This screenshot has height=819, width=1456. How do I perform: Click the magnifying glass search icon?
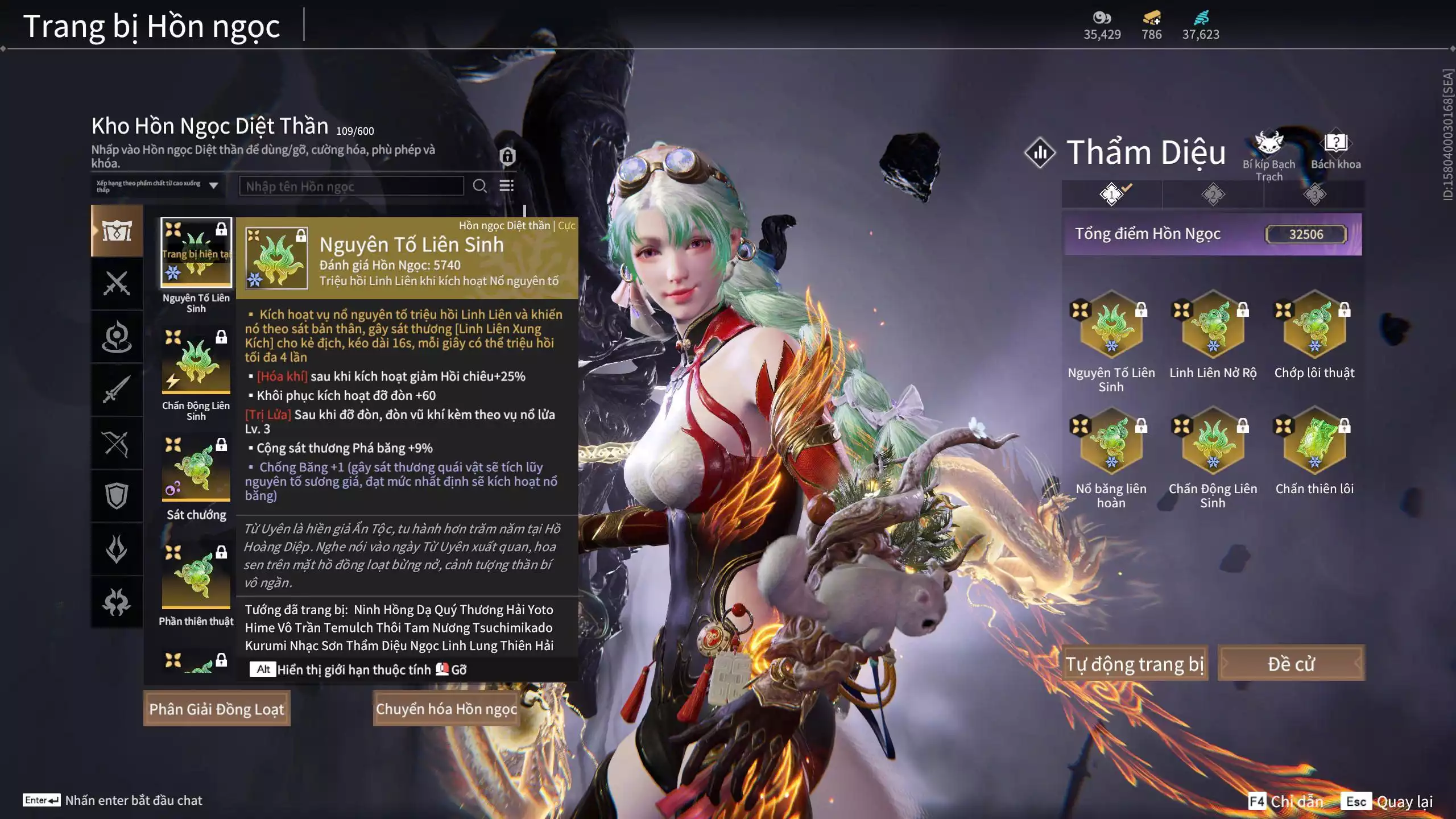click(479, 186)
